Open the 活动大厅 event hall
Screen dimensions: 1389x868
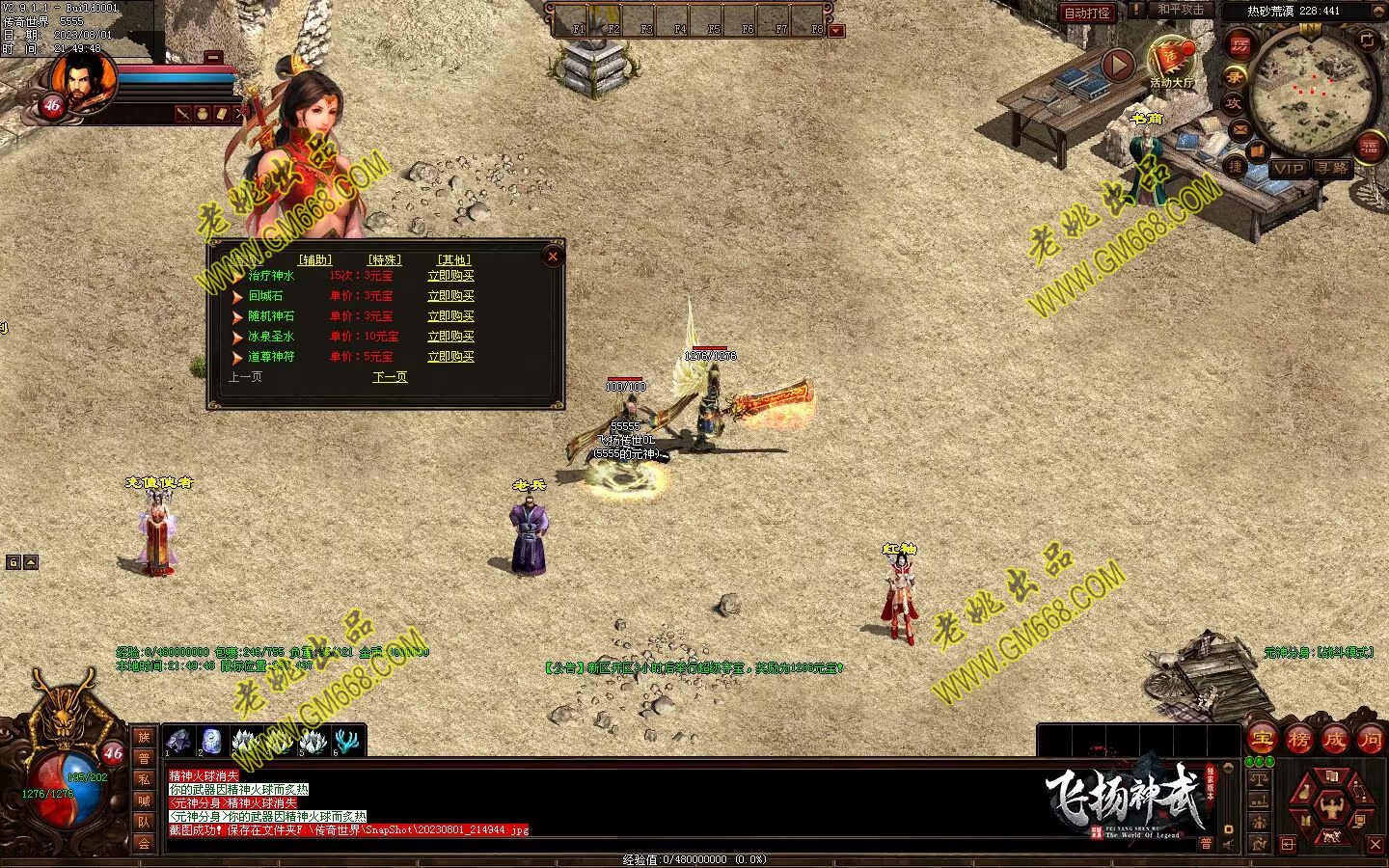(1171, 64)
